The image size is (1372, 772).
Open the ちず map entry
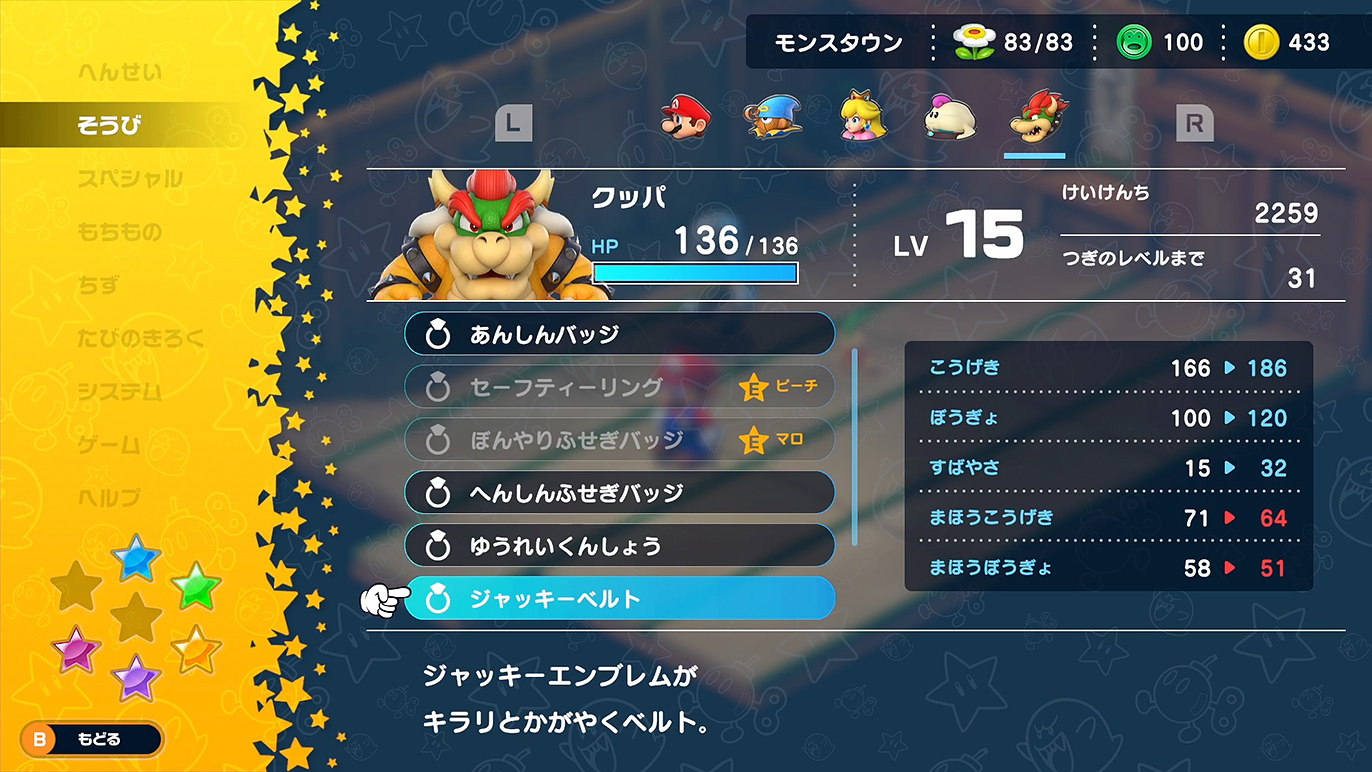pos(98,285)
